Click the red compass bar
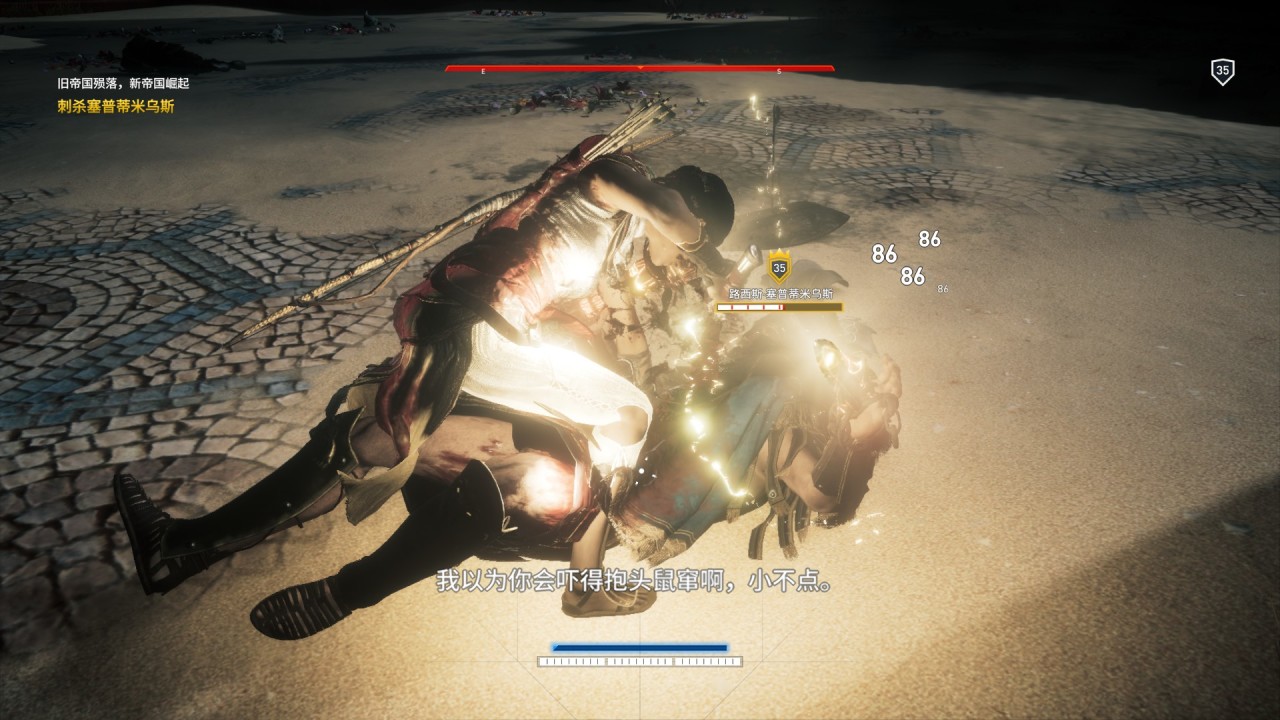Viewport: 1280px width, 720px height. 639,69
